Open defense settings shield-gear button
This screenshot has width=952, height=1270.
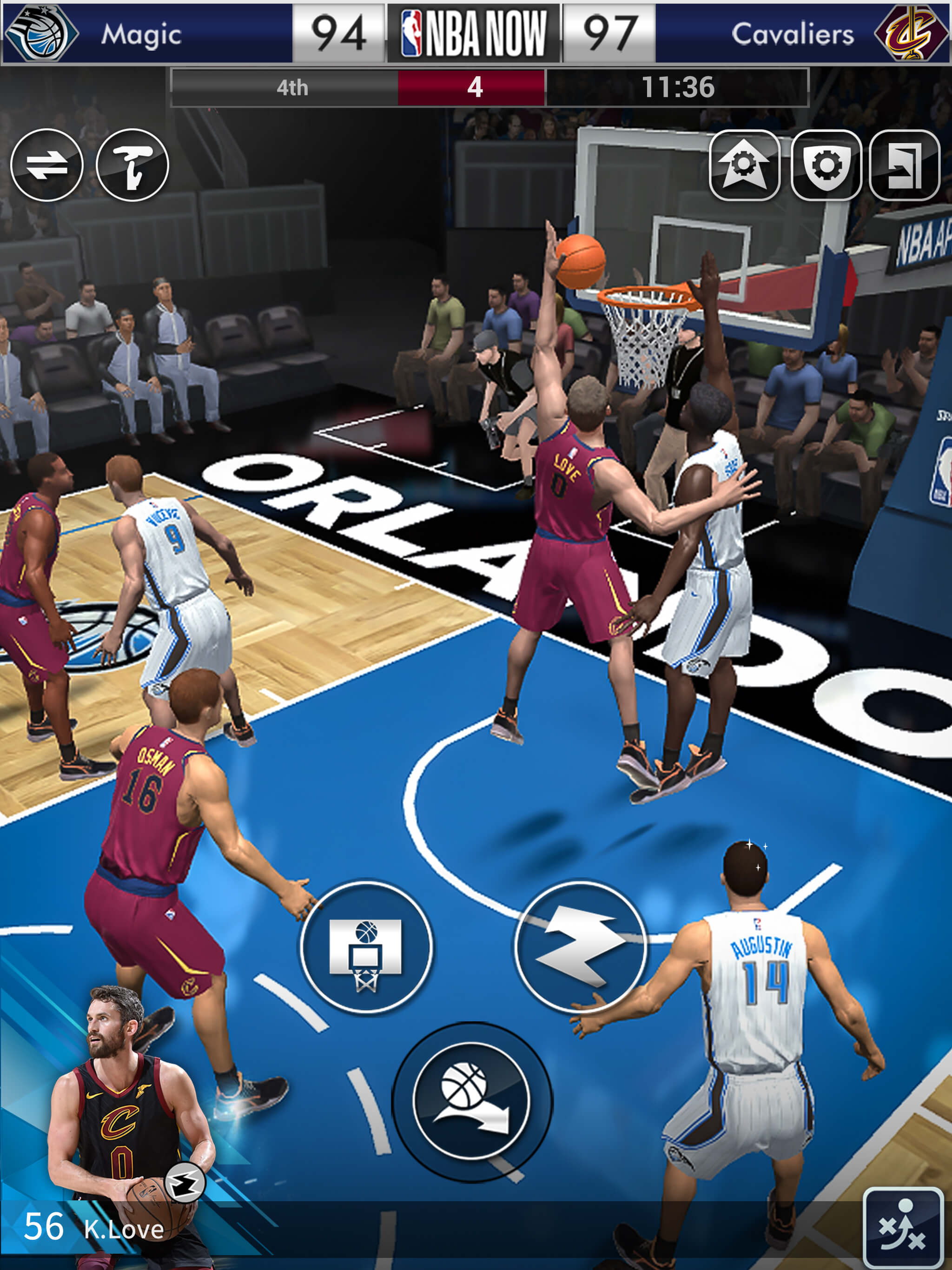pos(826,165)
